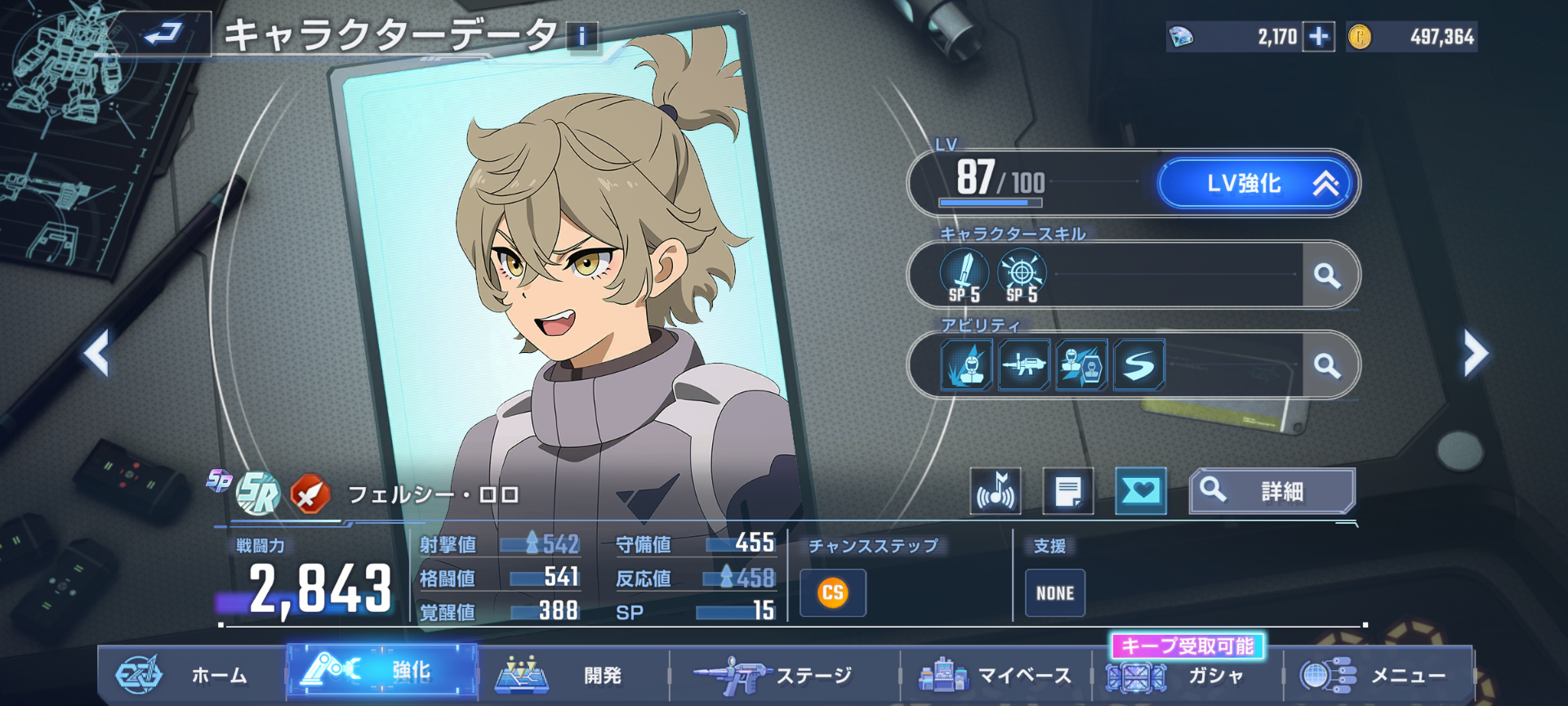
Task: Toggle the heart favorite button
Action: [1140, 491]
